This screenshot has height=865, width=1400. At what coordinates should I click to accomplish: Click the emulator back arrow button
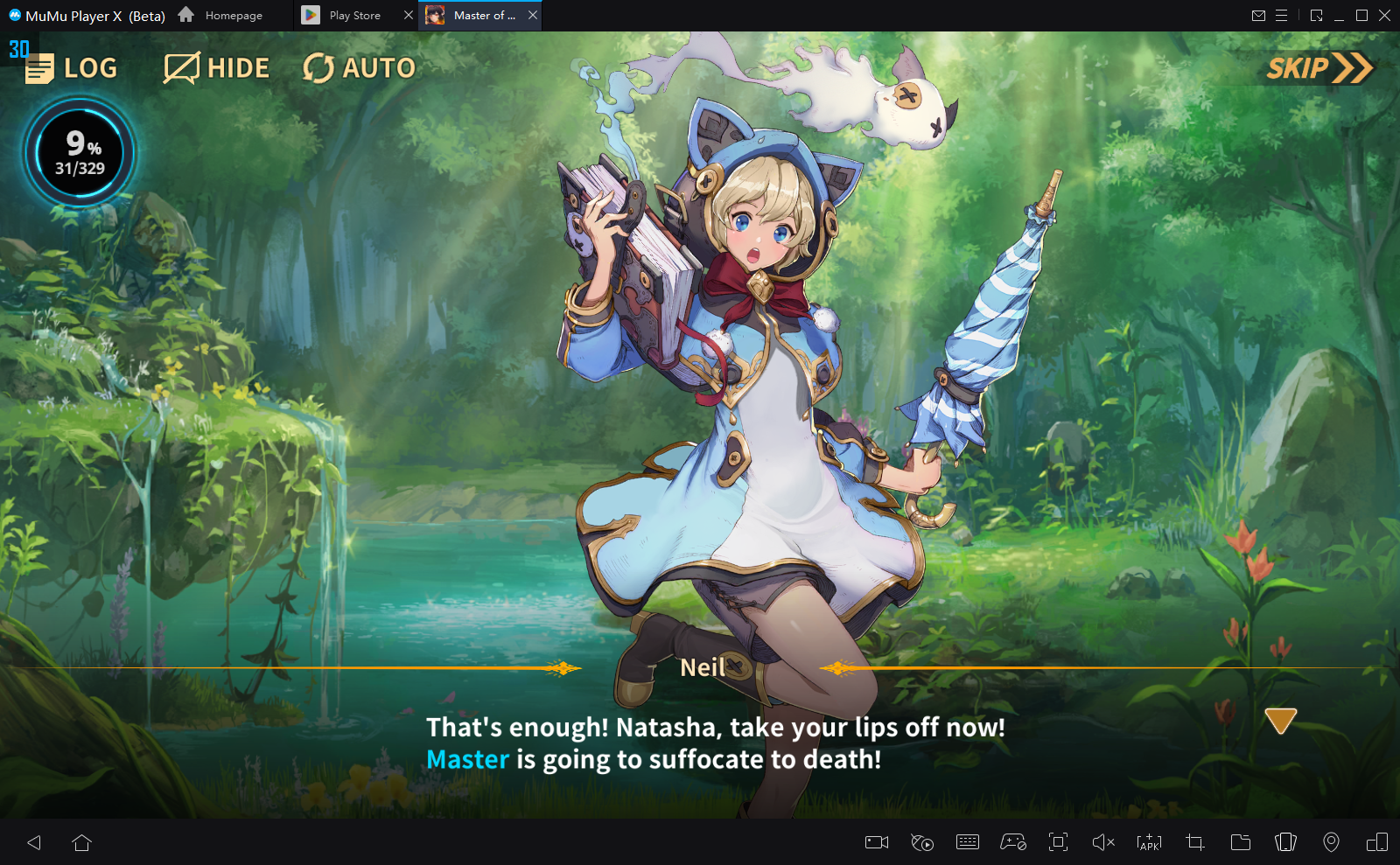point(34,842)
